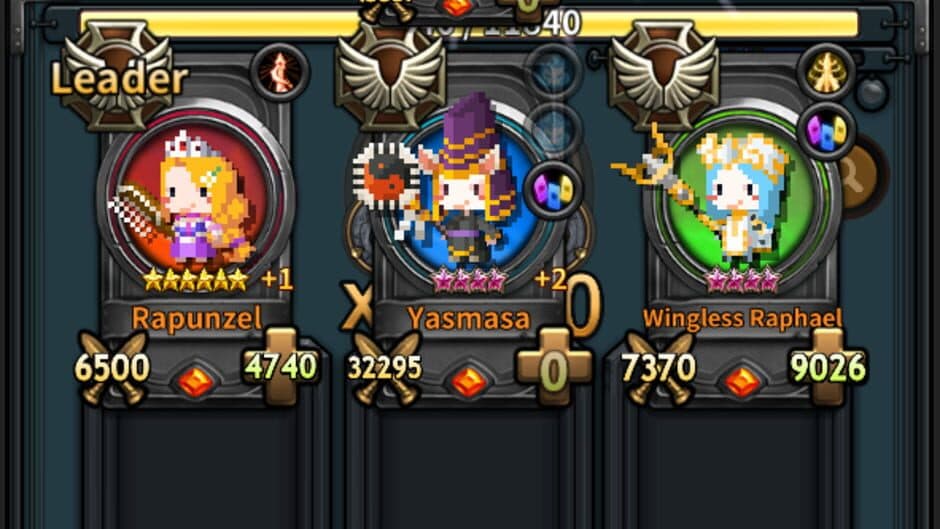Viewport: 940px width, 529px height.
Task: Select the winged emblem above Yasmasa
Action: point(389,76)
